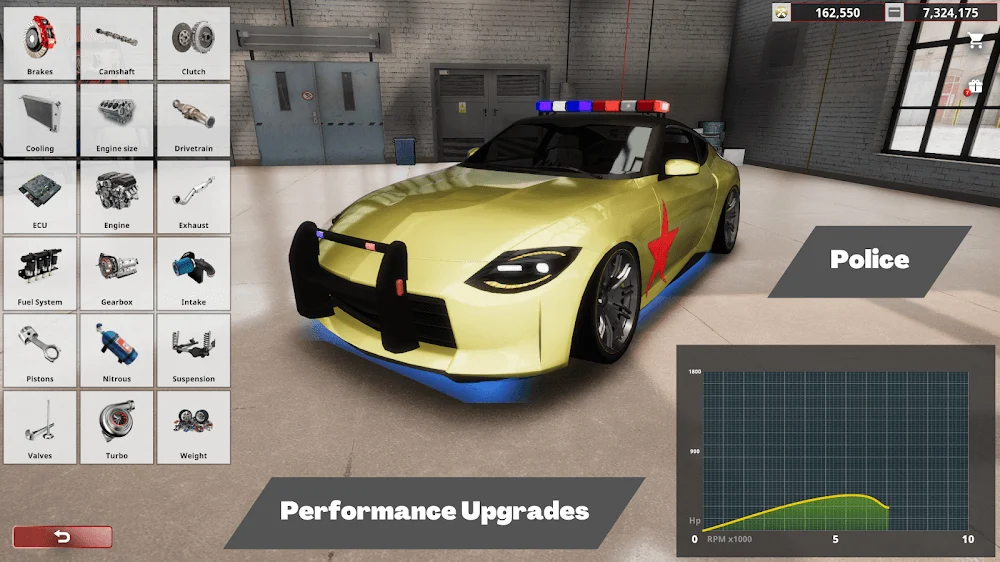
Task: Open the Suspension upgrade tile
Action: click(x=193, y=351)
